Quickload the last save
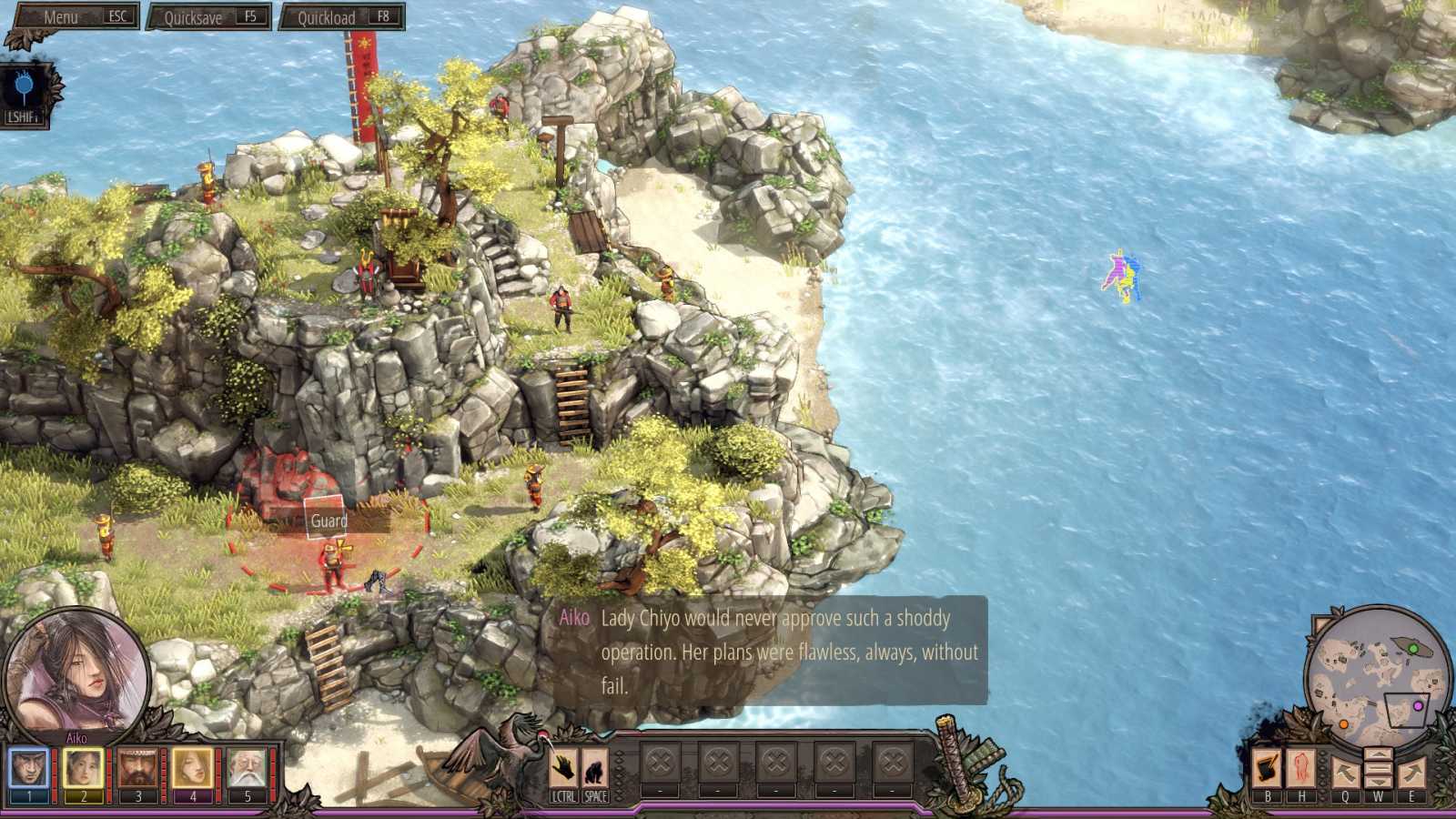Screen dimensions: 1456x819 [341, 16]
